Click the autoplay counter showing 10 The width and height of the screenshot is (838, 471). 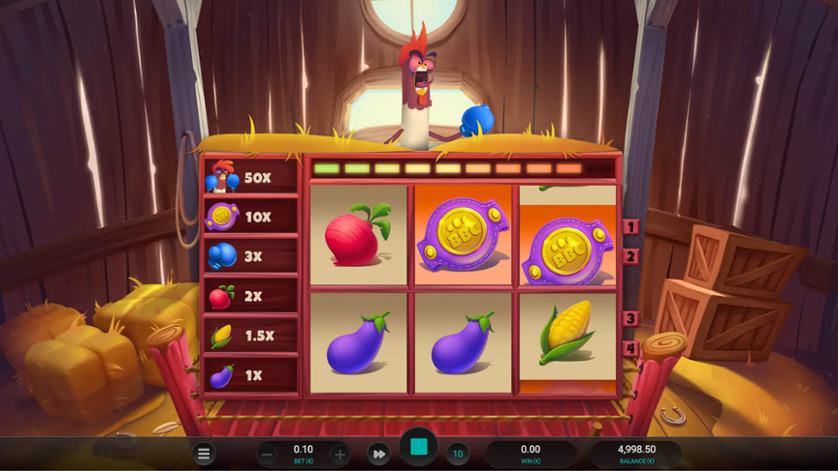(x=457, y=454)
